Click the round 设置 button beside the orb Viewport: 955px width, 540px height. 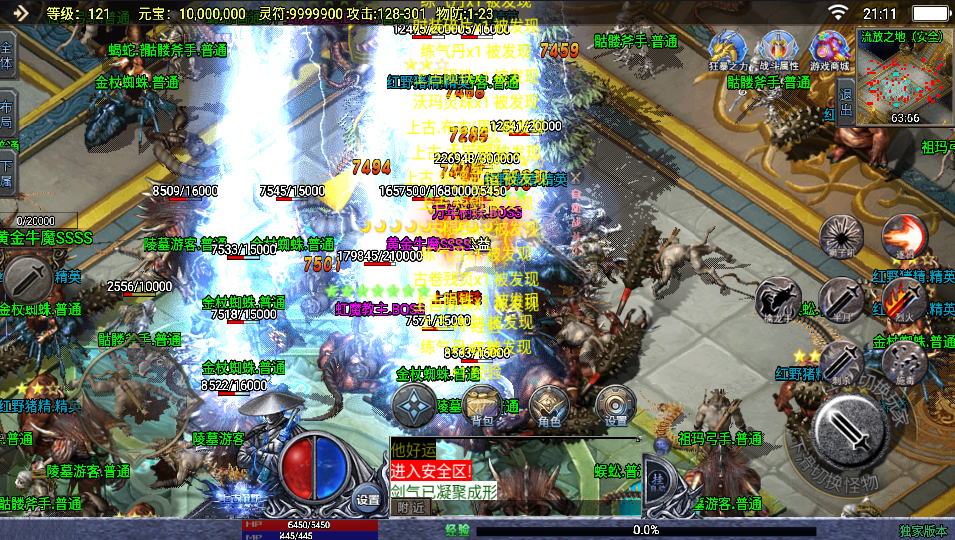pos(368,499)
